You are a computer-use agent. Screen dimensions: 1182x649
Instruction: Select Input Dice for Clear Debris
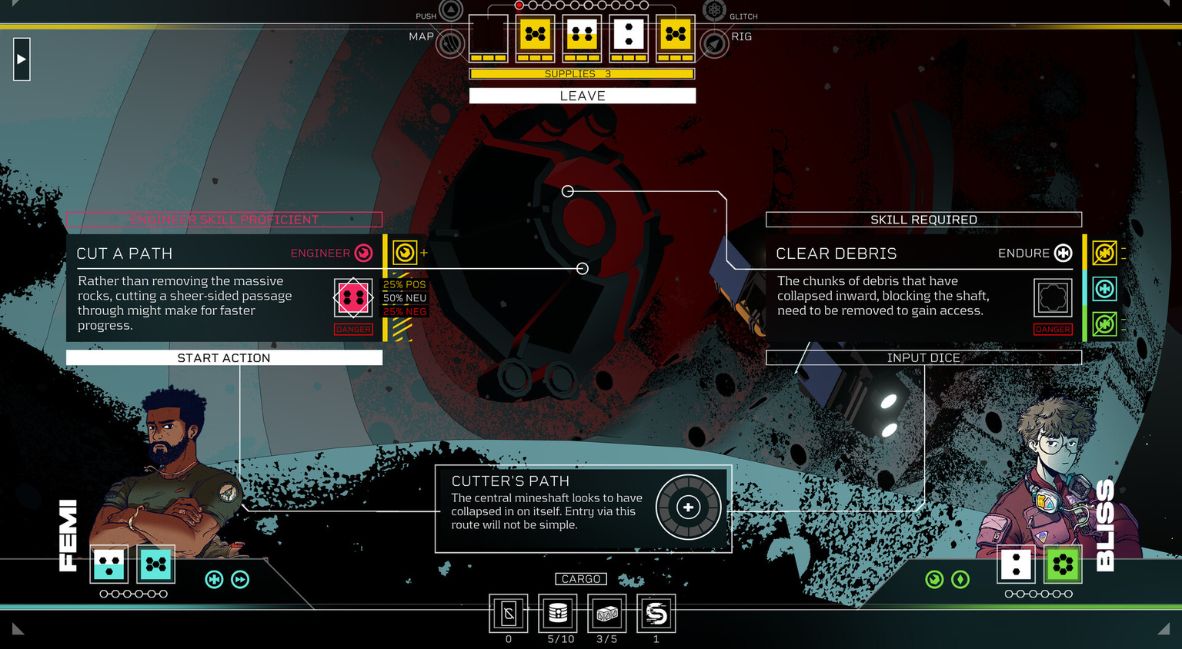coord(923,358)
